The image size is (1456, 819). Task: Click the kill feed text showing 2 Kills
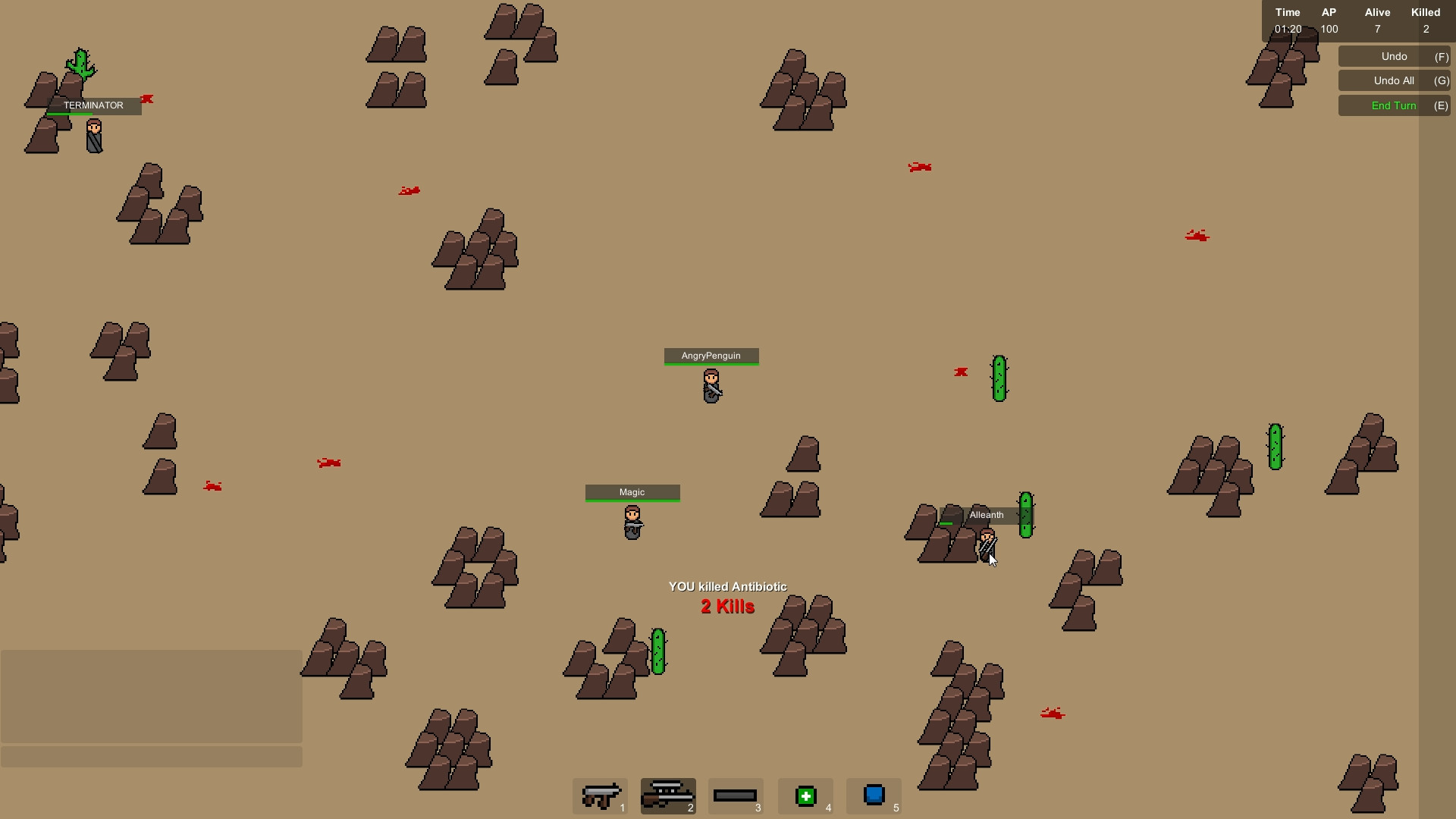727,607
